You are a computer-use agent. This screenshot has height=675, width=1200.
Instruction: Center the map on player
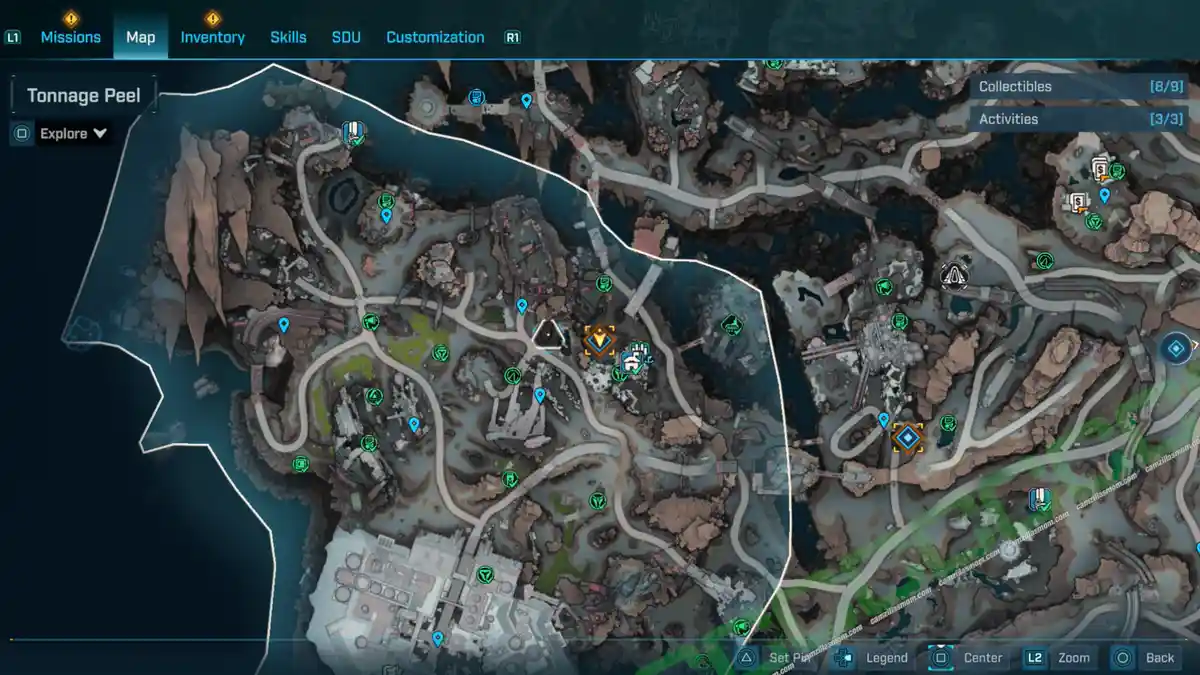982,657
